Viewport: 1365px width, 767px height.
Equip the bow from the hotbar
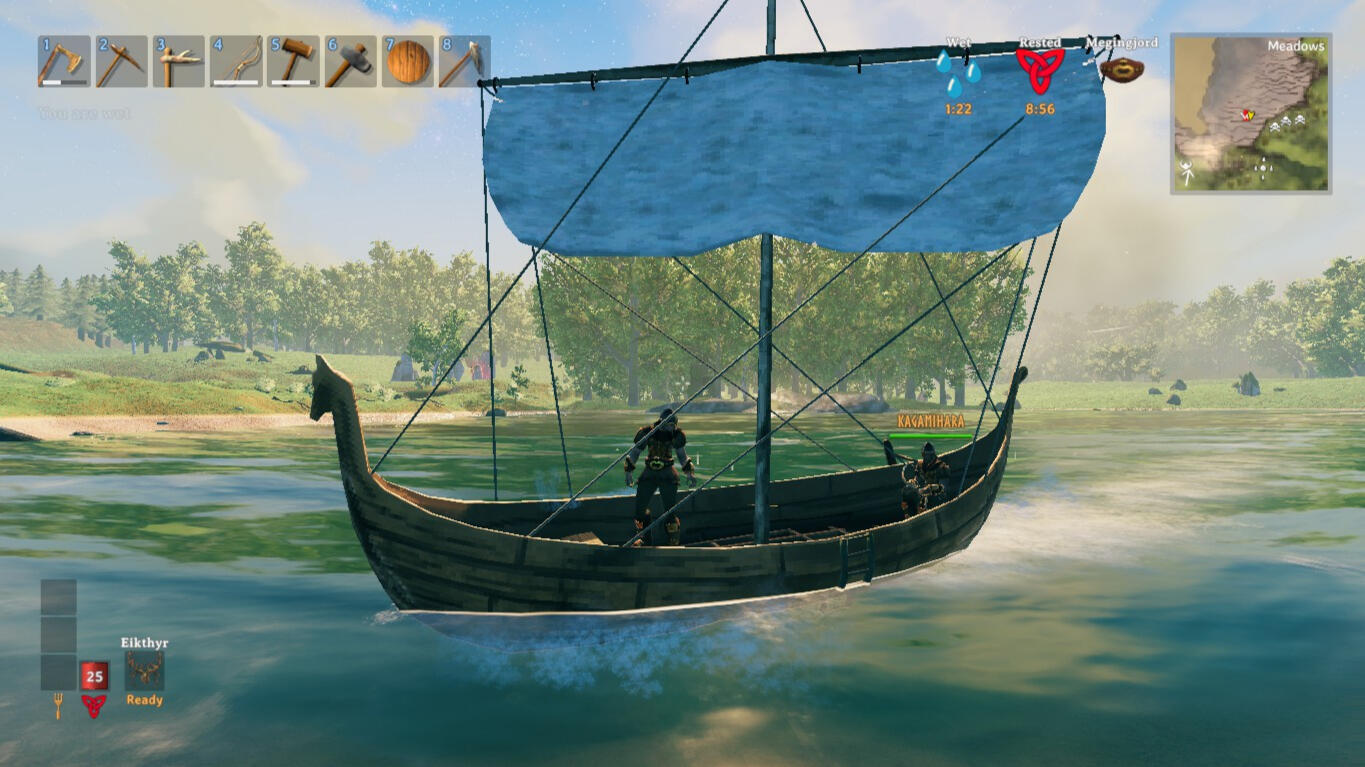tap(236, 62)
